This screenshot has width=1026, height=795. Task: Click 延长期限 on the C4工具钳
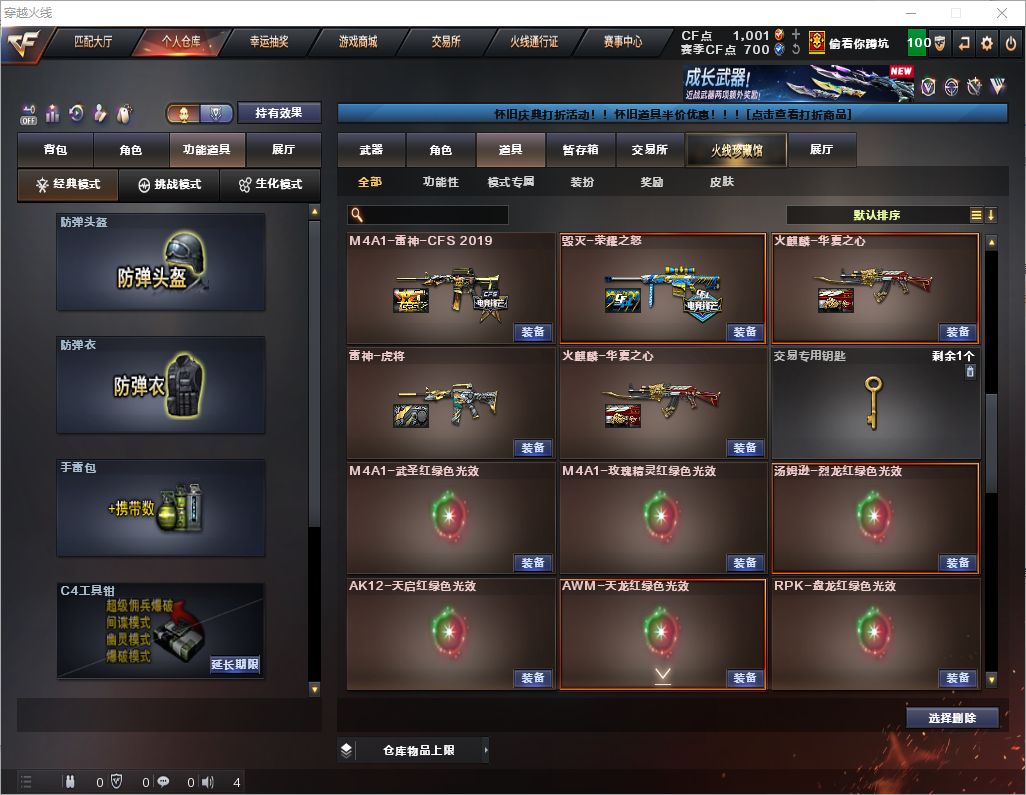point(235,664)
